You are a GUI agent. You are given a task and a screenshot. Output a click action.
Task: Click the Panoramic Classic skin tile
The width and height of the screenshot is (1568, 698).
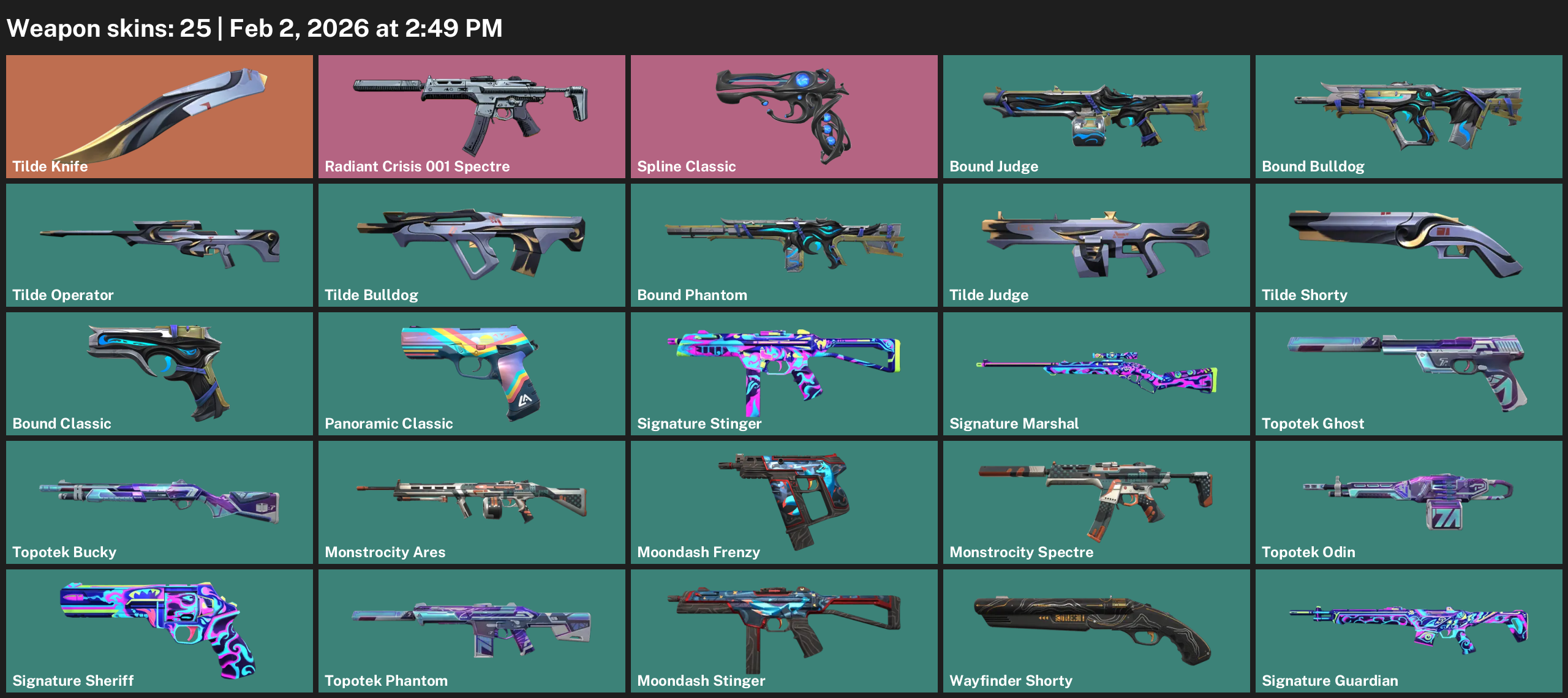472,373
